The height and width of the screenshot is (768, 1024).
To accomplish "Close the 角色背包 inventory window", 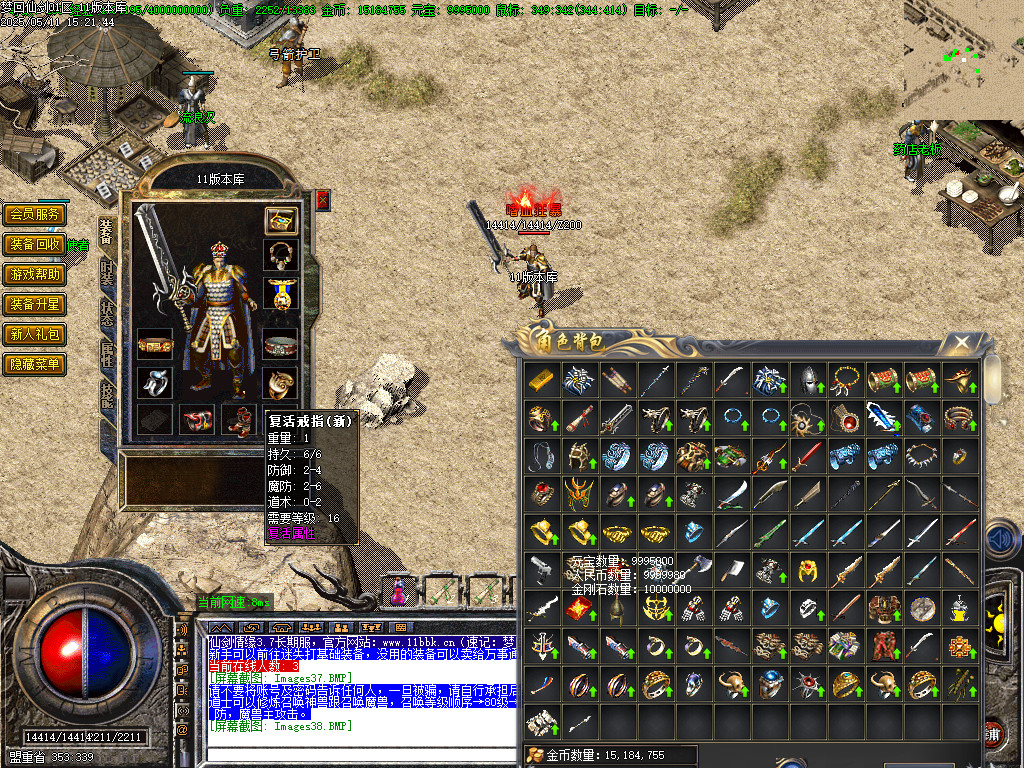I will coord(961,343).
